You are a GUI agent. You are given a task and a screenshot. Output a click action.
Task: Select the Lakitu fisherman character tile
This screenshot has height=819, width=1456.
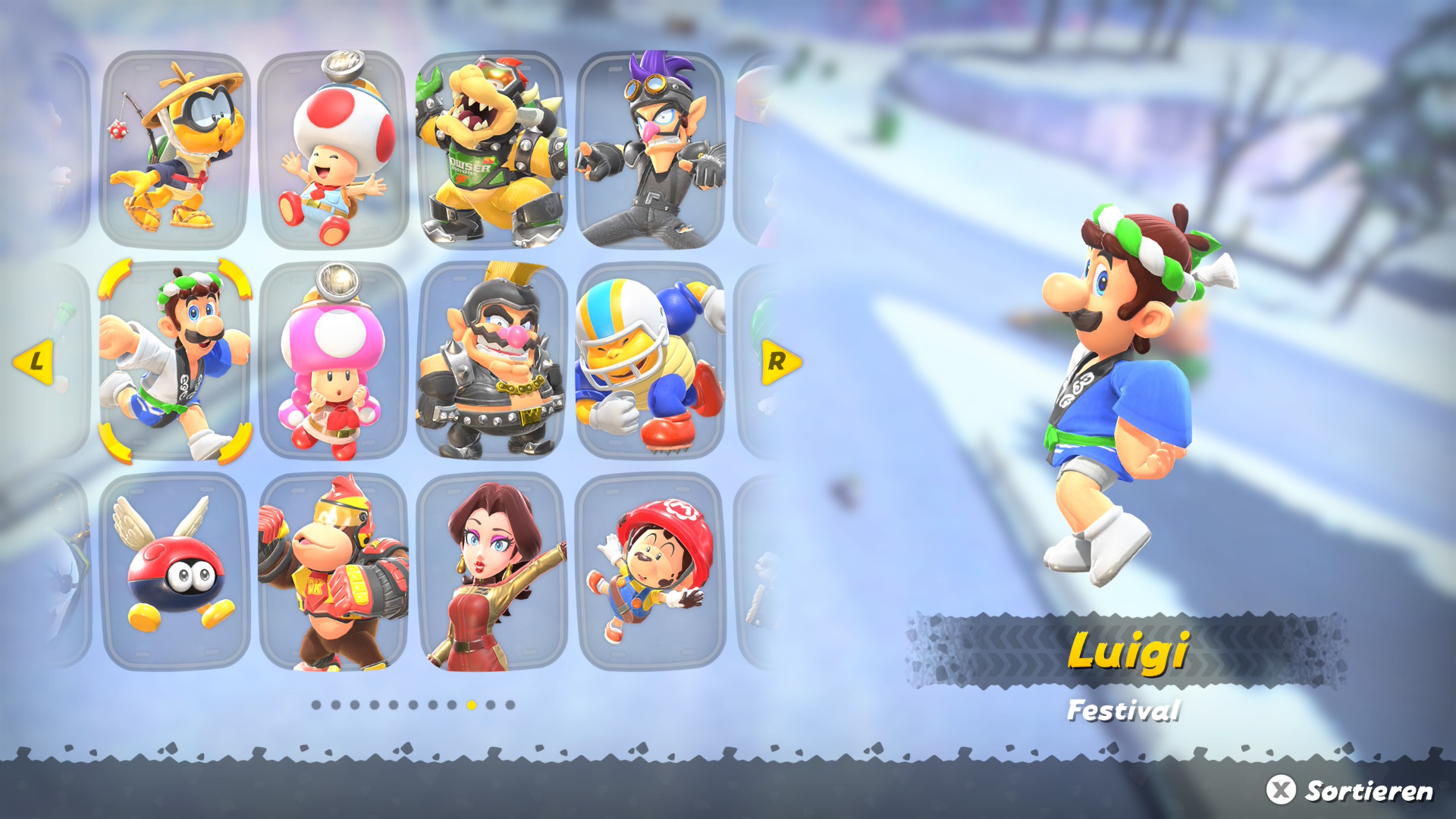pos(174,150)
